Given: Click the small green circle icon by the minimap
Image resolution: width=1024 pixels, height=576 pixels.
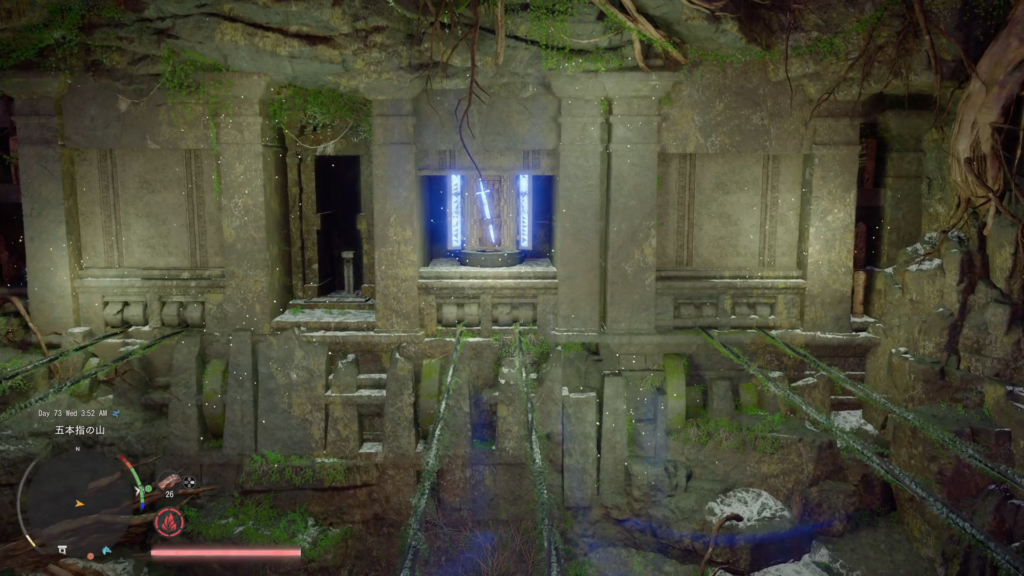Looking at the screenshot, I should 147,489.
